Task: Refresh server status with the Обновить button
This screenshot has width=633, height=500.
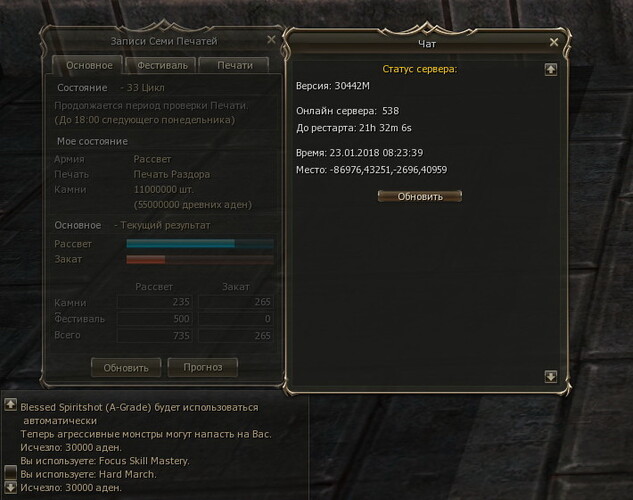Action: (420, 196)
